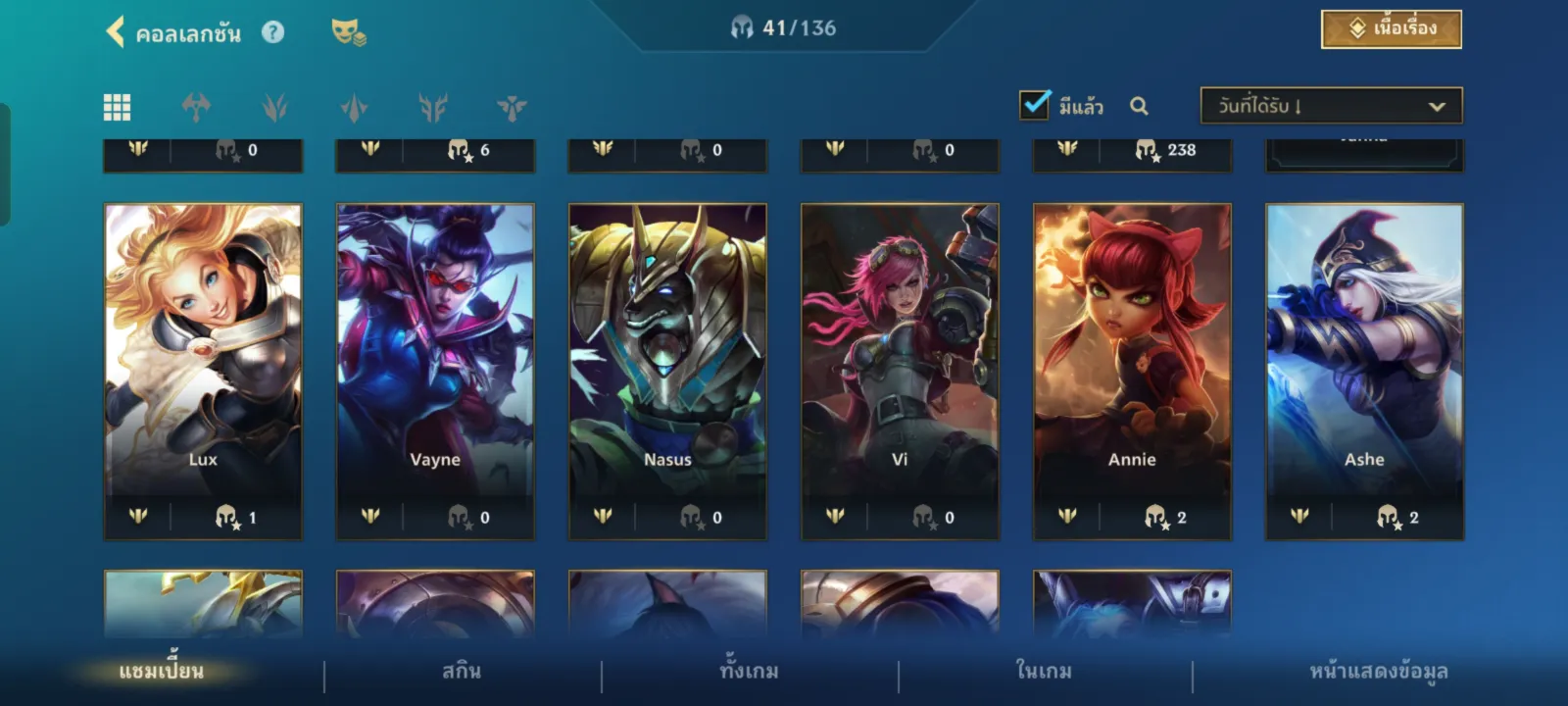Switch to the สกิน tab

click(x=462, y=672)
